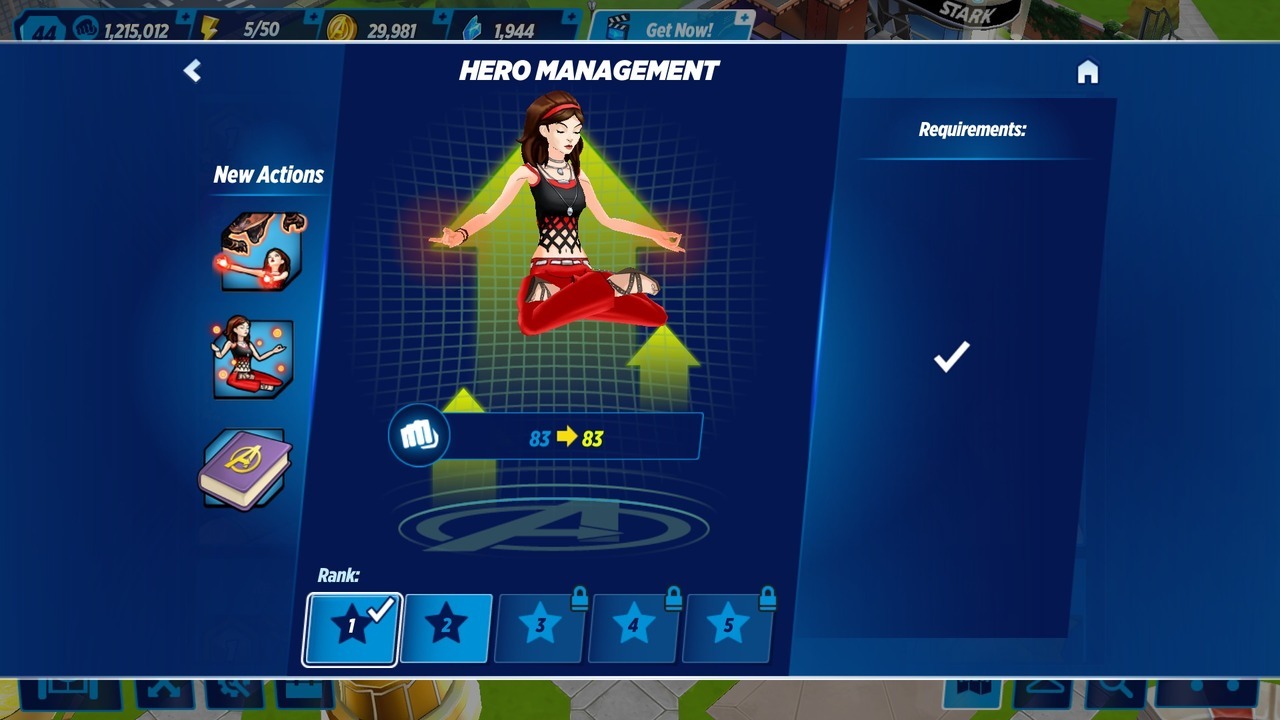View the energy-blast new action icon

(258, 252)
